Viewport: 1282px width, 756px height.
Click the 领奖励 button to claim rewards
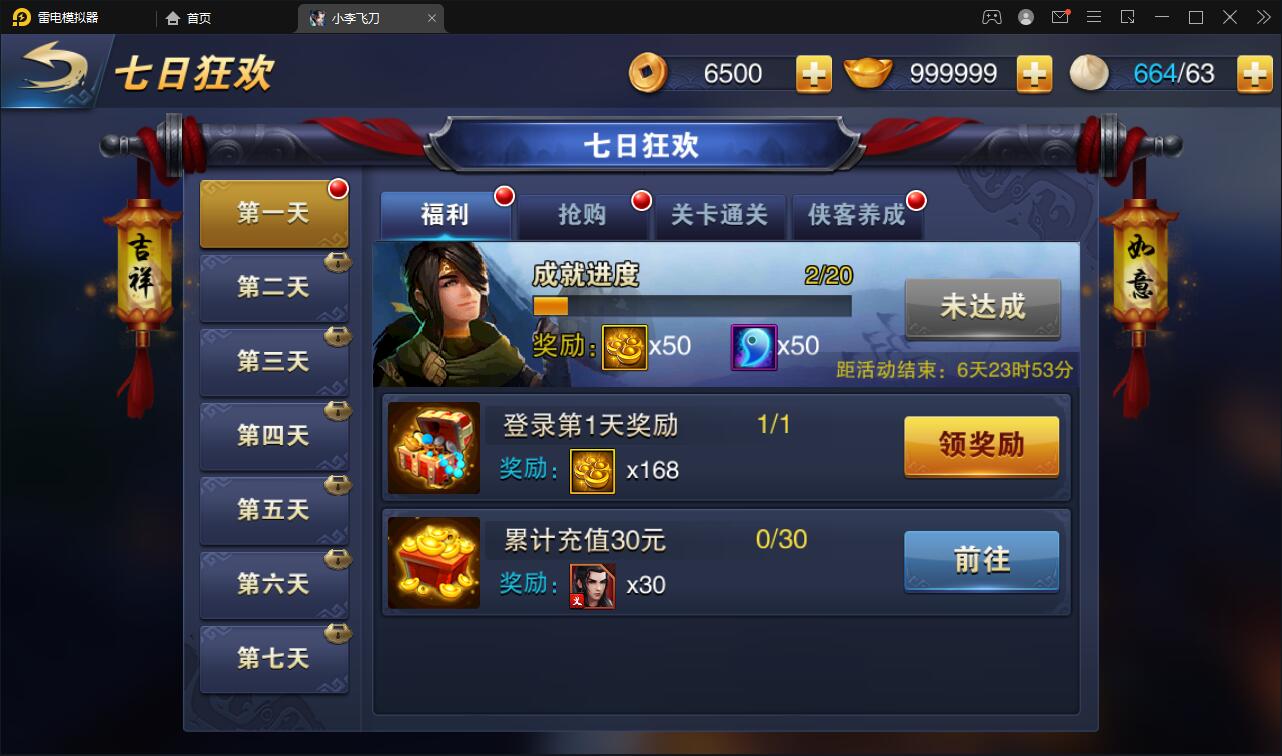[x=980, y=446]
